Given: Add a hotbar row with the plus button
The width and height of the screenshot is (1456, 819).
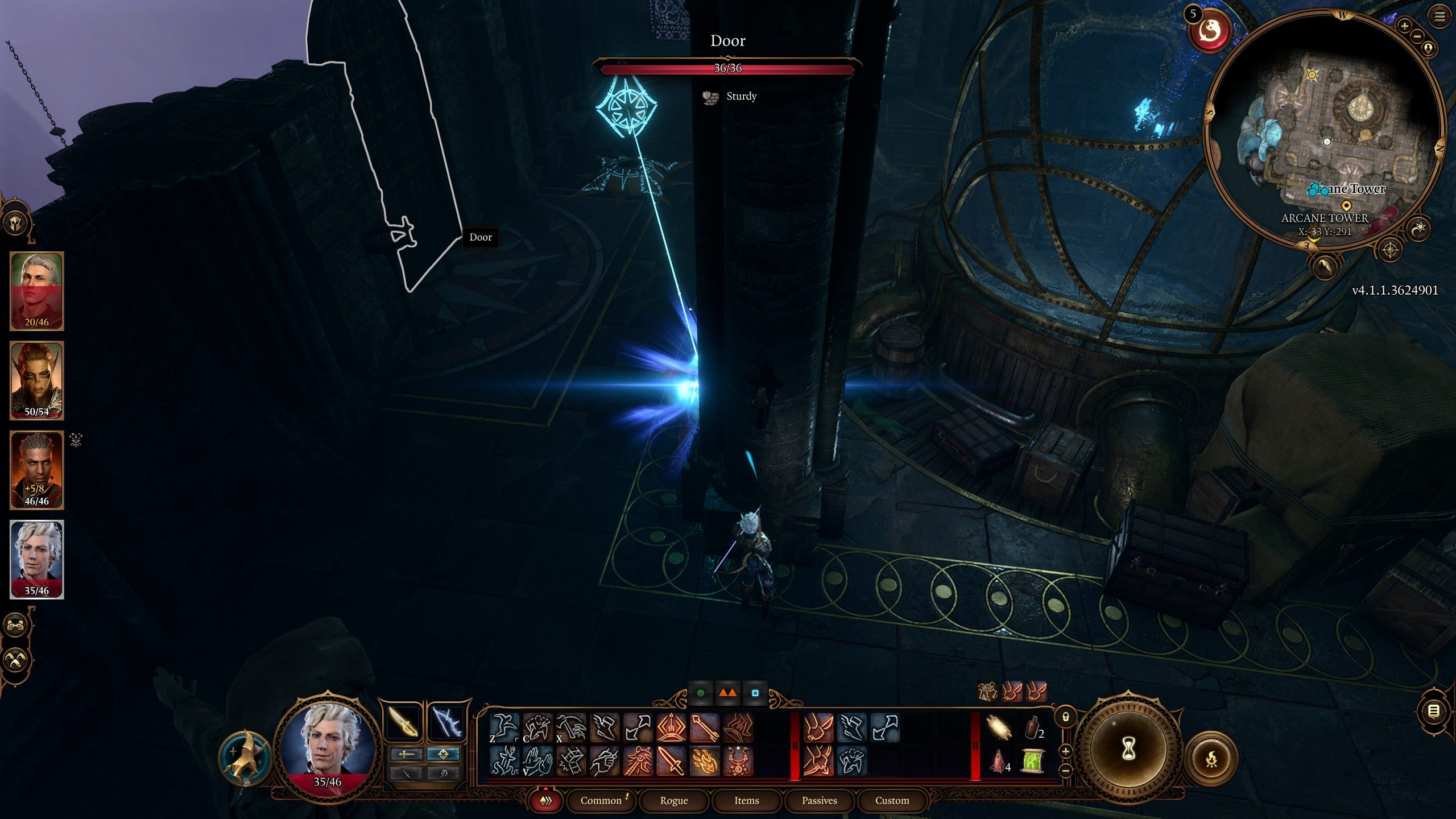Looking at the screenshot, I should (x=1065, y=752).
